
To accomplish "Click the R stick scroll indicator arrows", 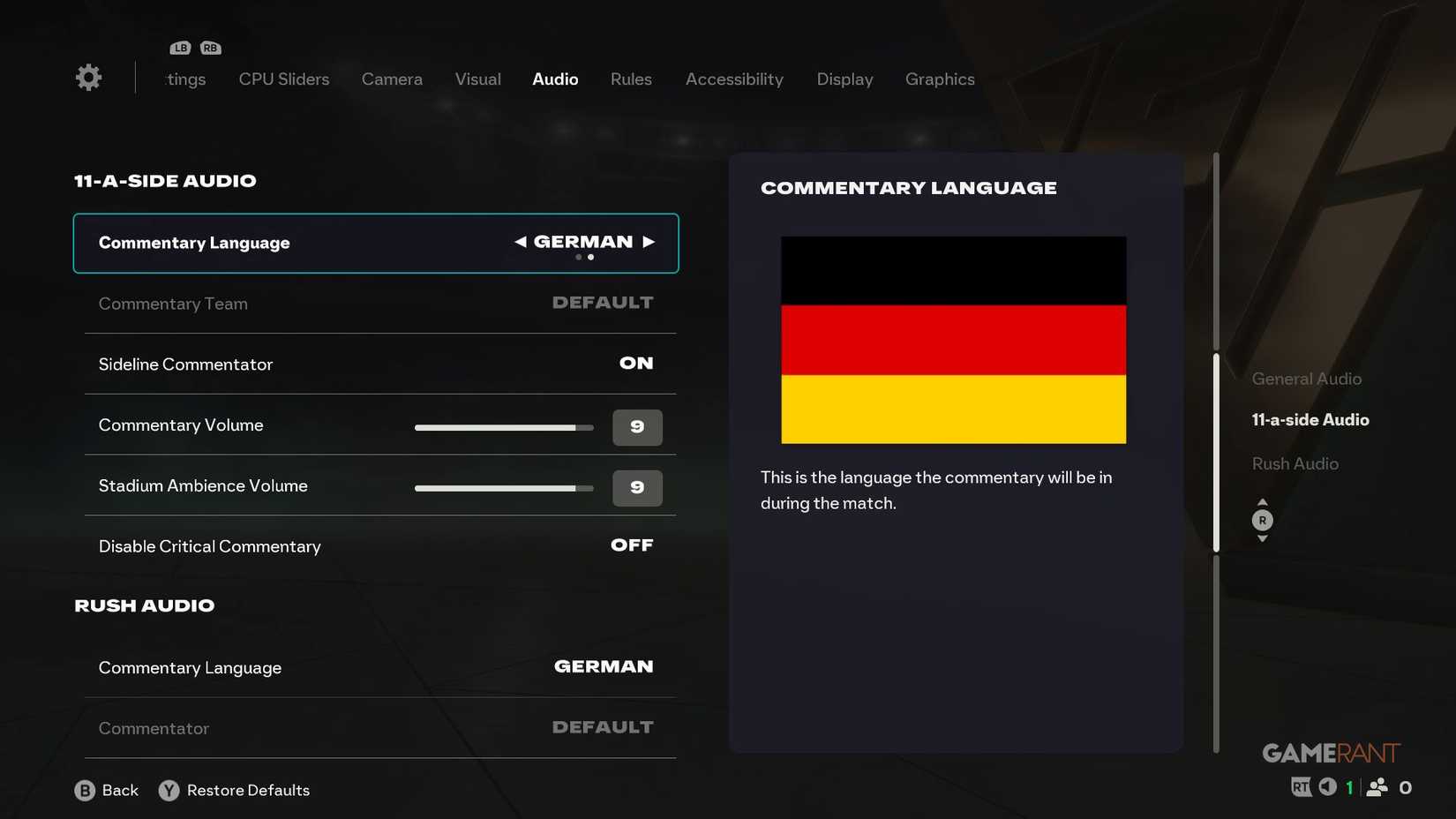I will (1263, 520).
